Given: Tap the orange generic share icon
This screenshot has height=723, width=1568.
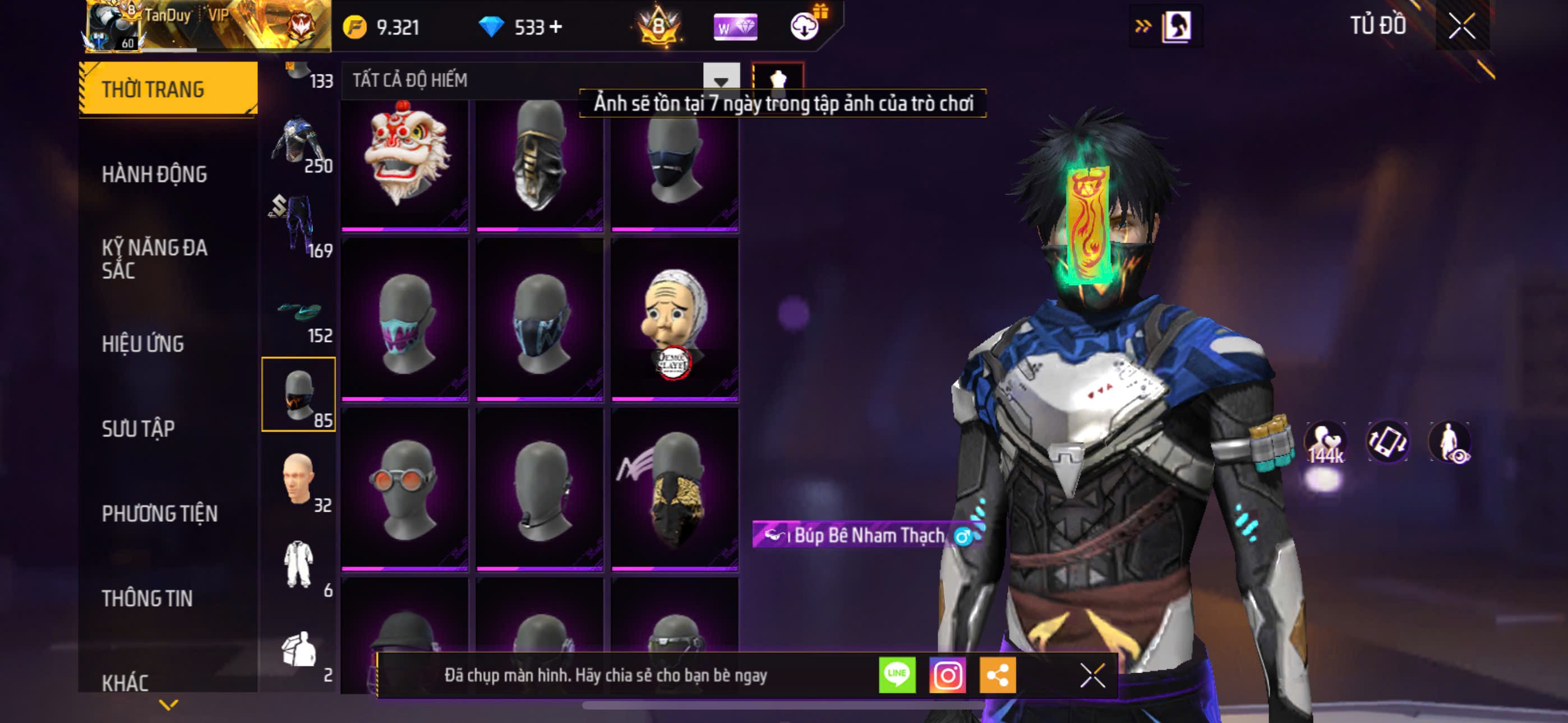Looking at the screenshot, I should [997, 675].
